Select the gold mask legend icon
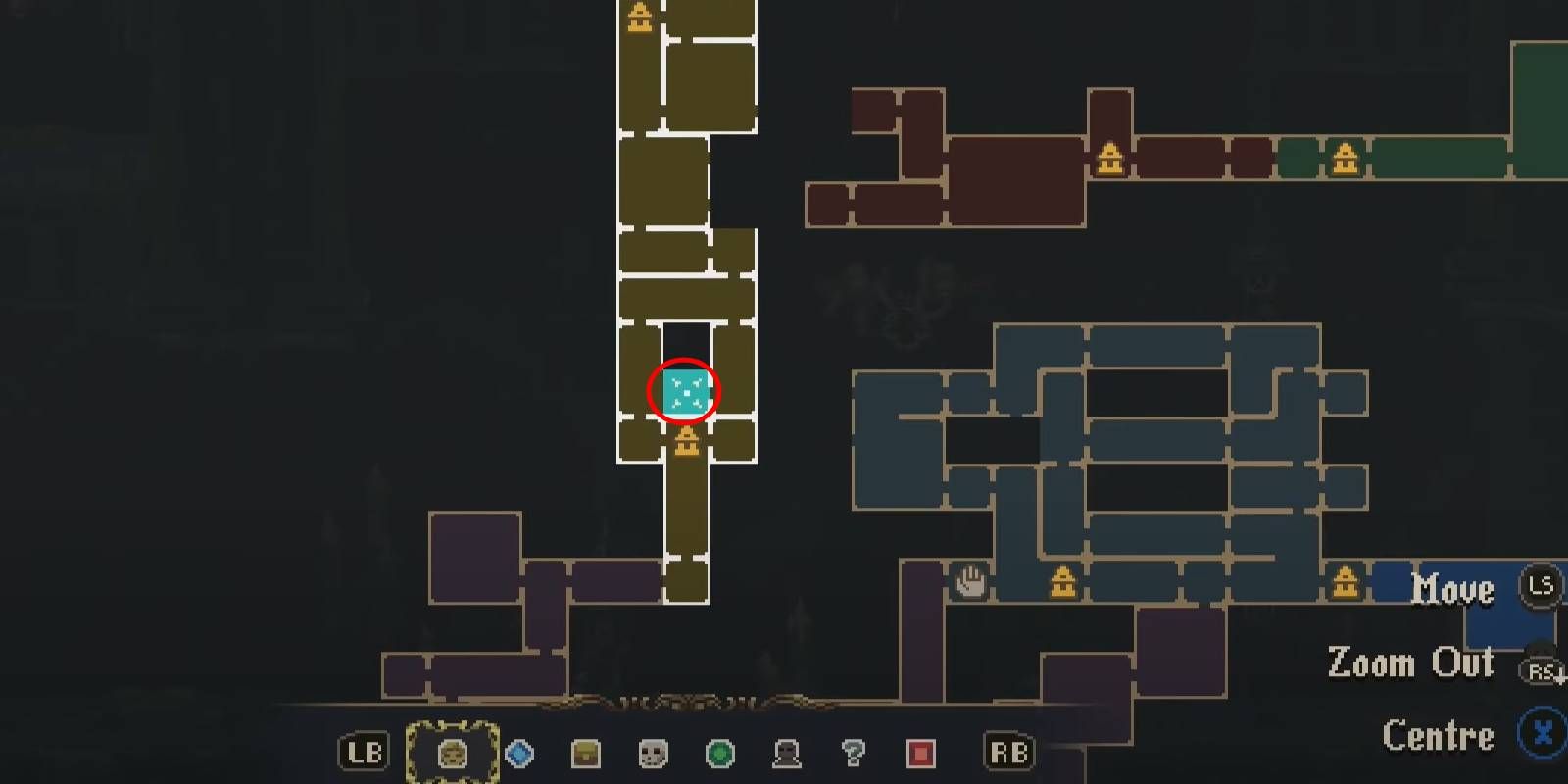 [451, 755]
